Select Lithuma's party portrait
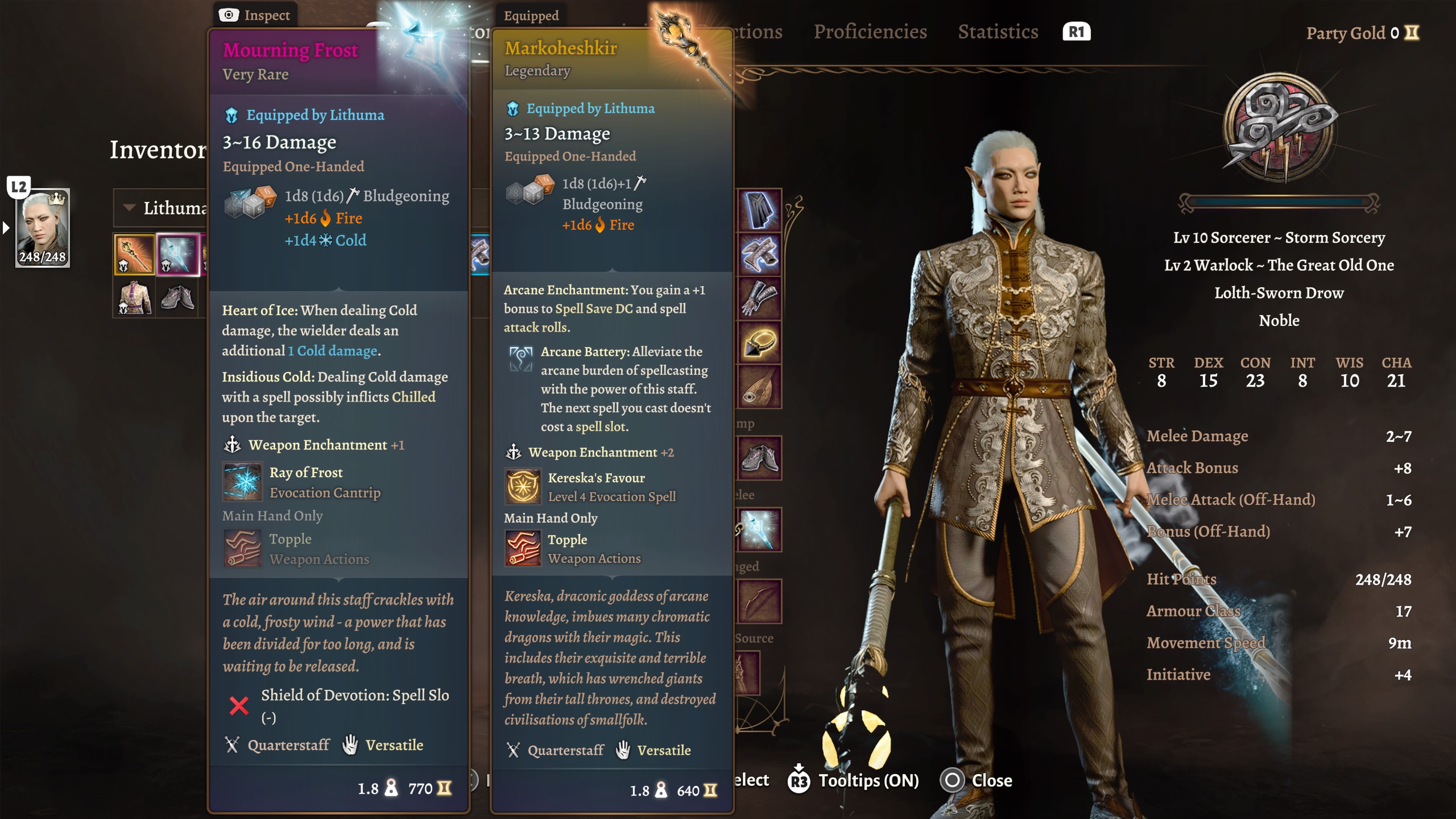The image size is (1456, 819). 42,228
